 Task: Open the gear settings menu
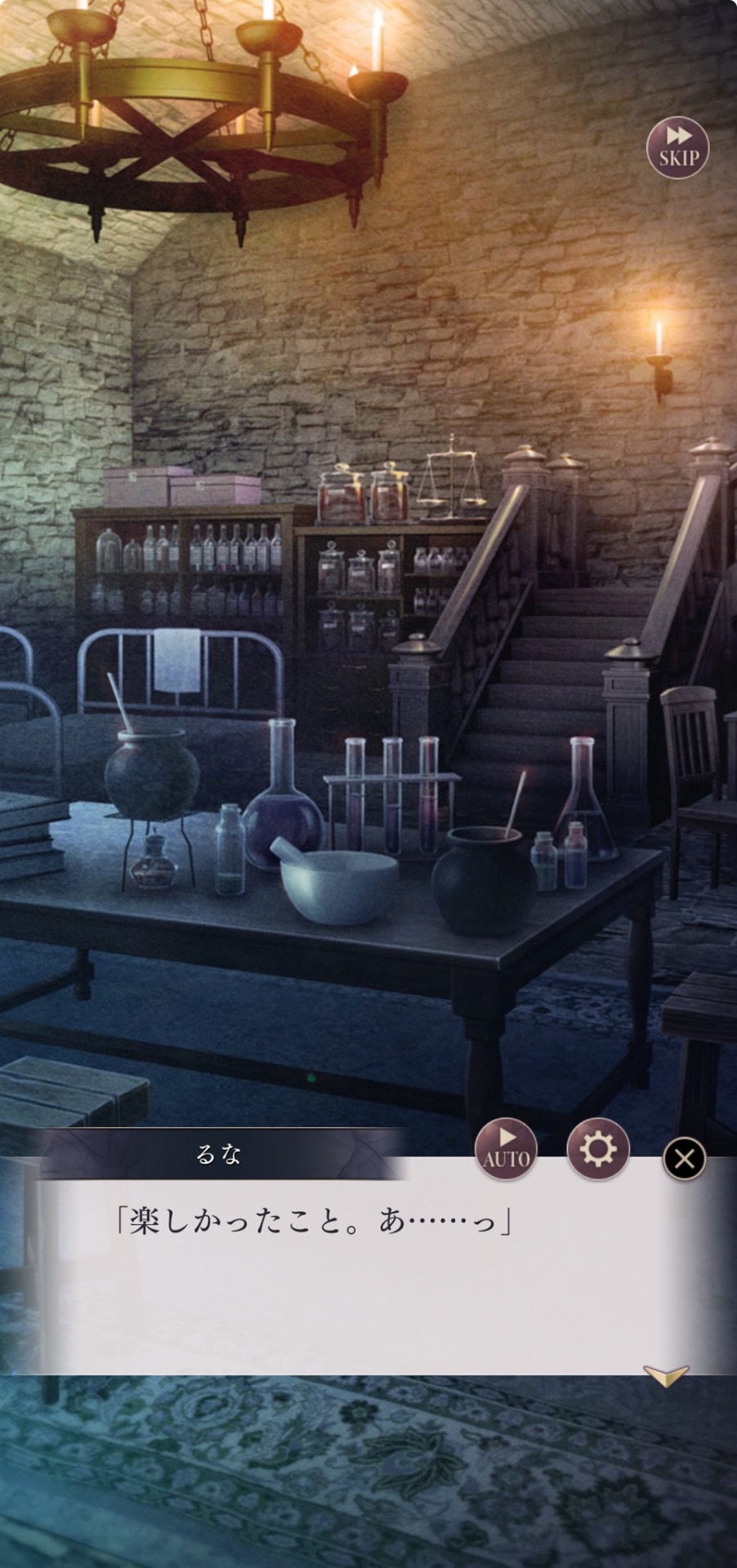[598, 1149]
